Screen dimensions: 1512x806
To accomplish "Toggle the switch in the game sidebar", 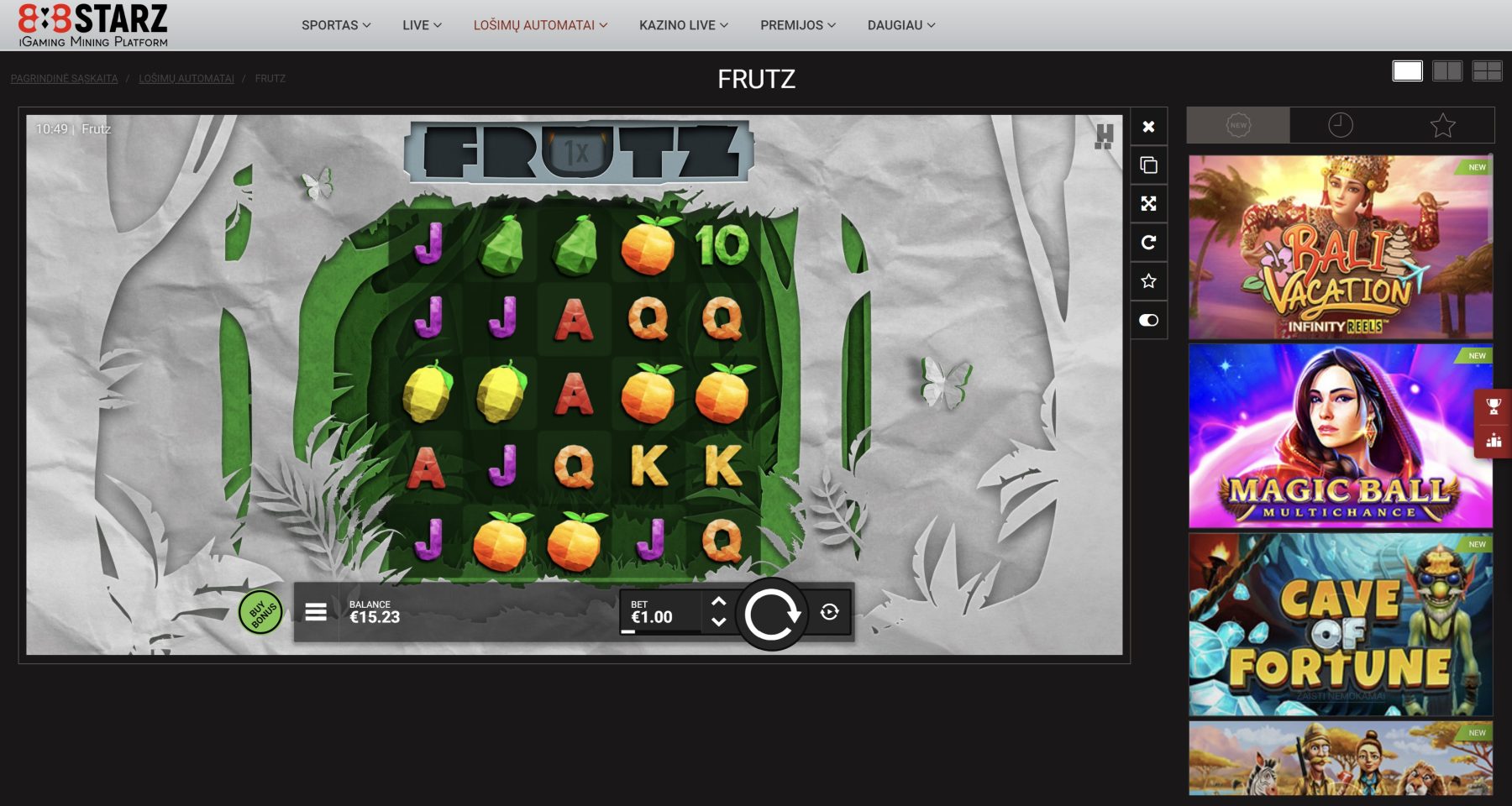I will (1148, 320).
